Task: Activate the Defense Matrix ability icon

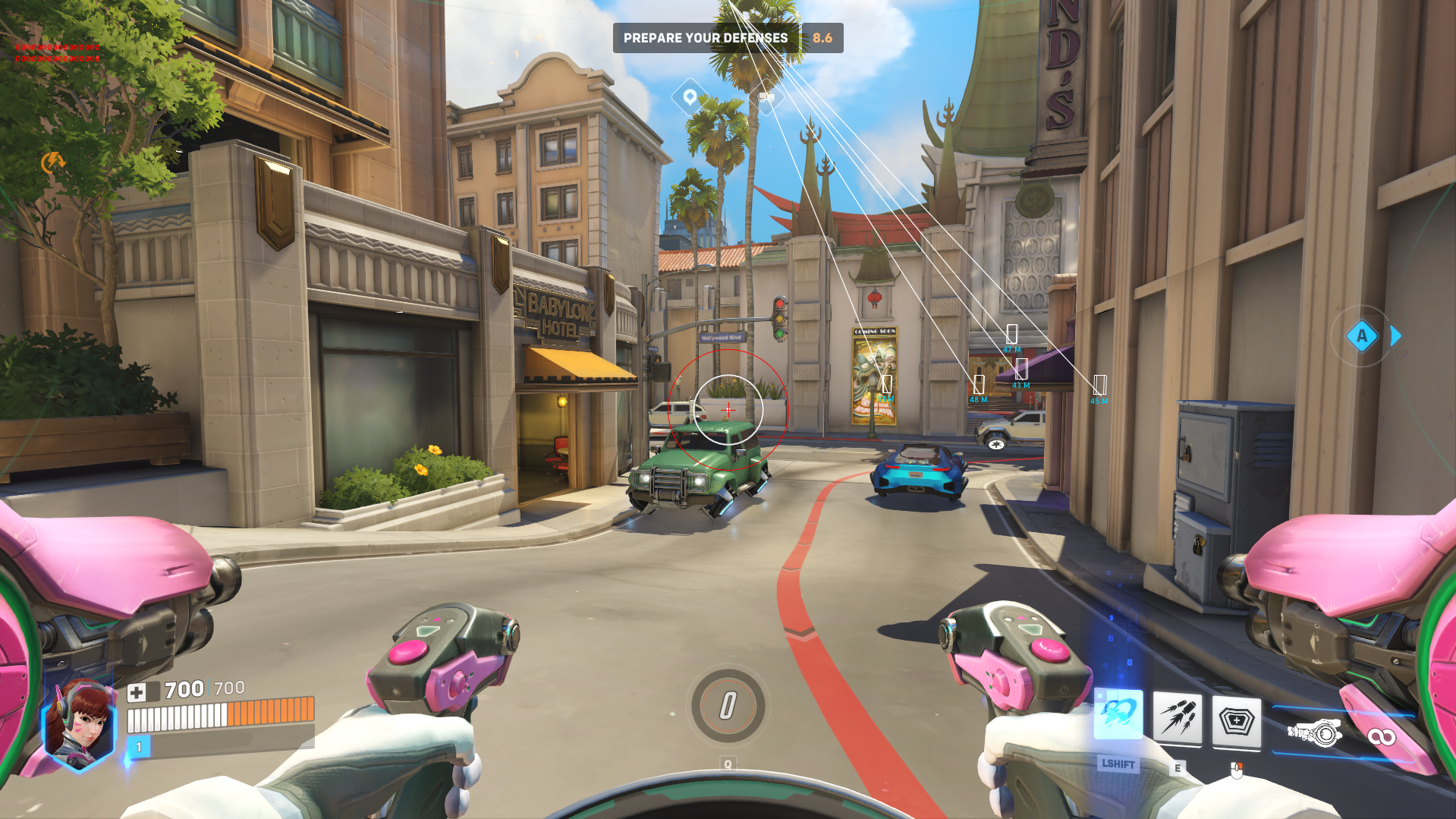Action: pyautogui.click(x=1238, y=722)
